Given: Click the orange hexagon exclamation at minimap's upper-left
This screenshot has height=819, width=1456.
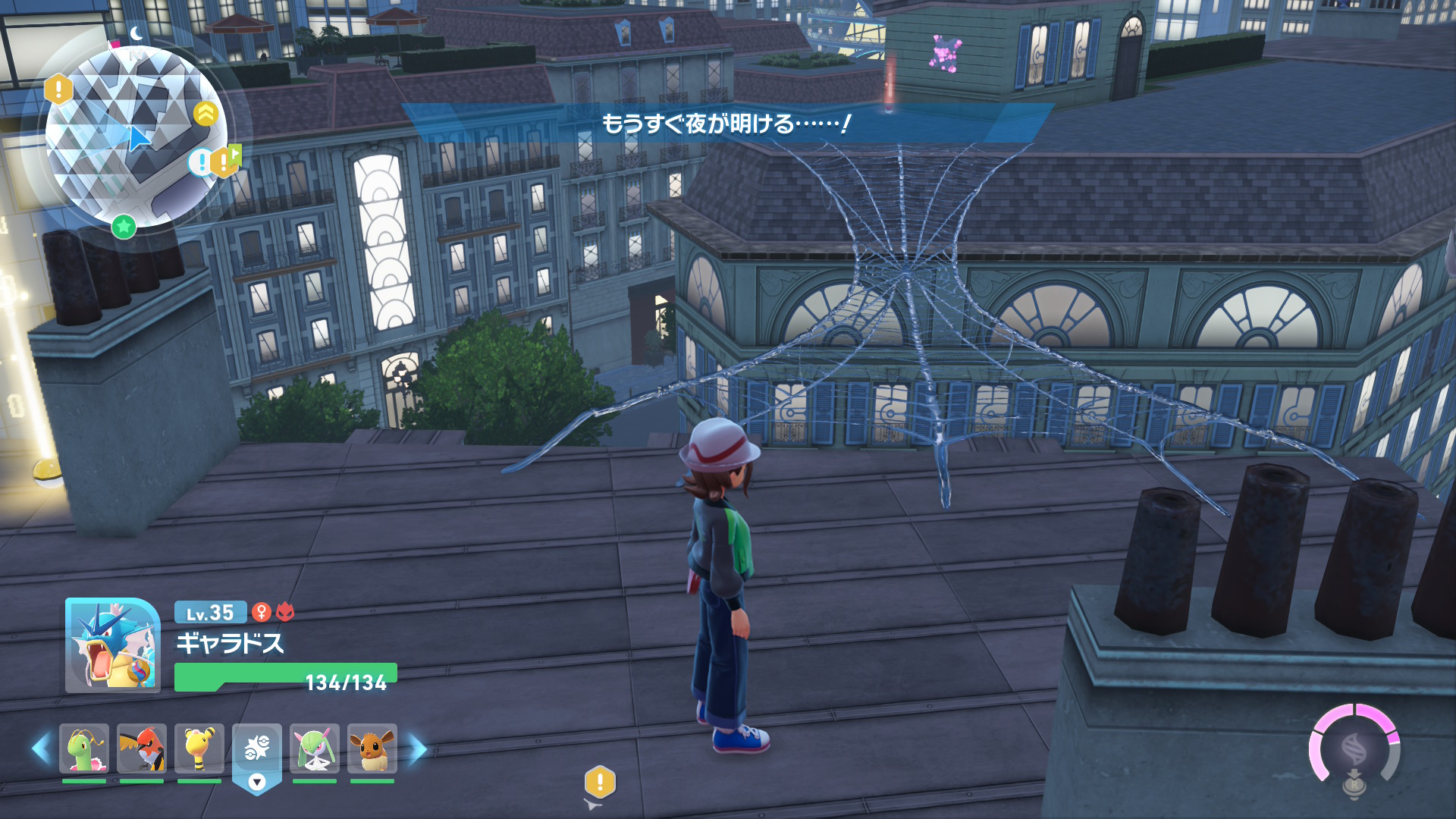Looking at the screenshot, I should point(58,89).
